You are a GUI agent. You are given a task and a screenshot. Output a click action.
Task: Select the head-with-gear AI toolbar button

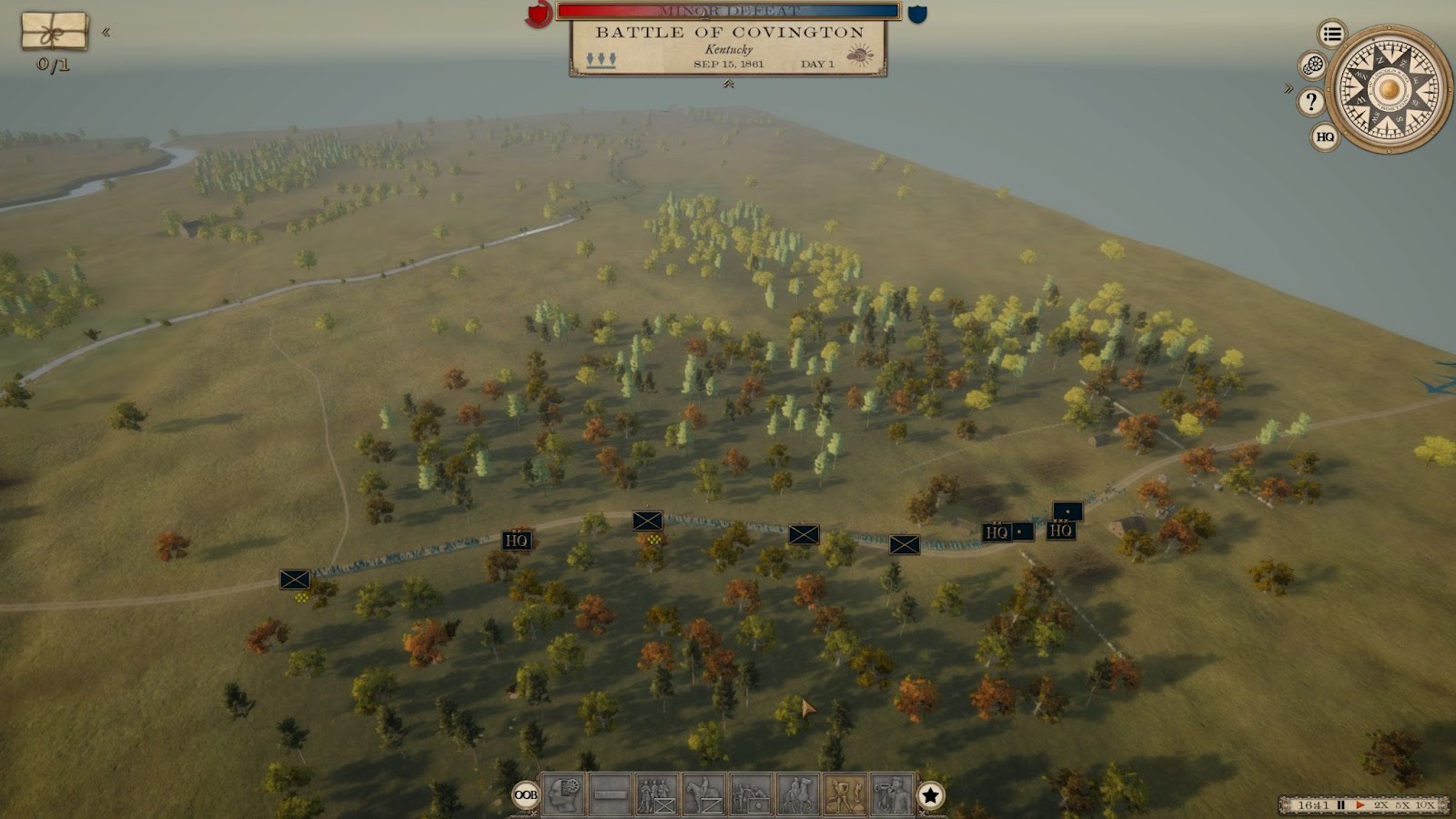pyautogui.click(x=563, y=794)
